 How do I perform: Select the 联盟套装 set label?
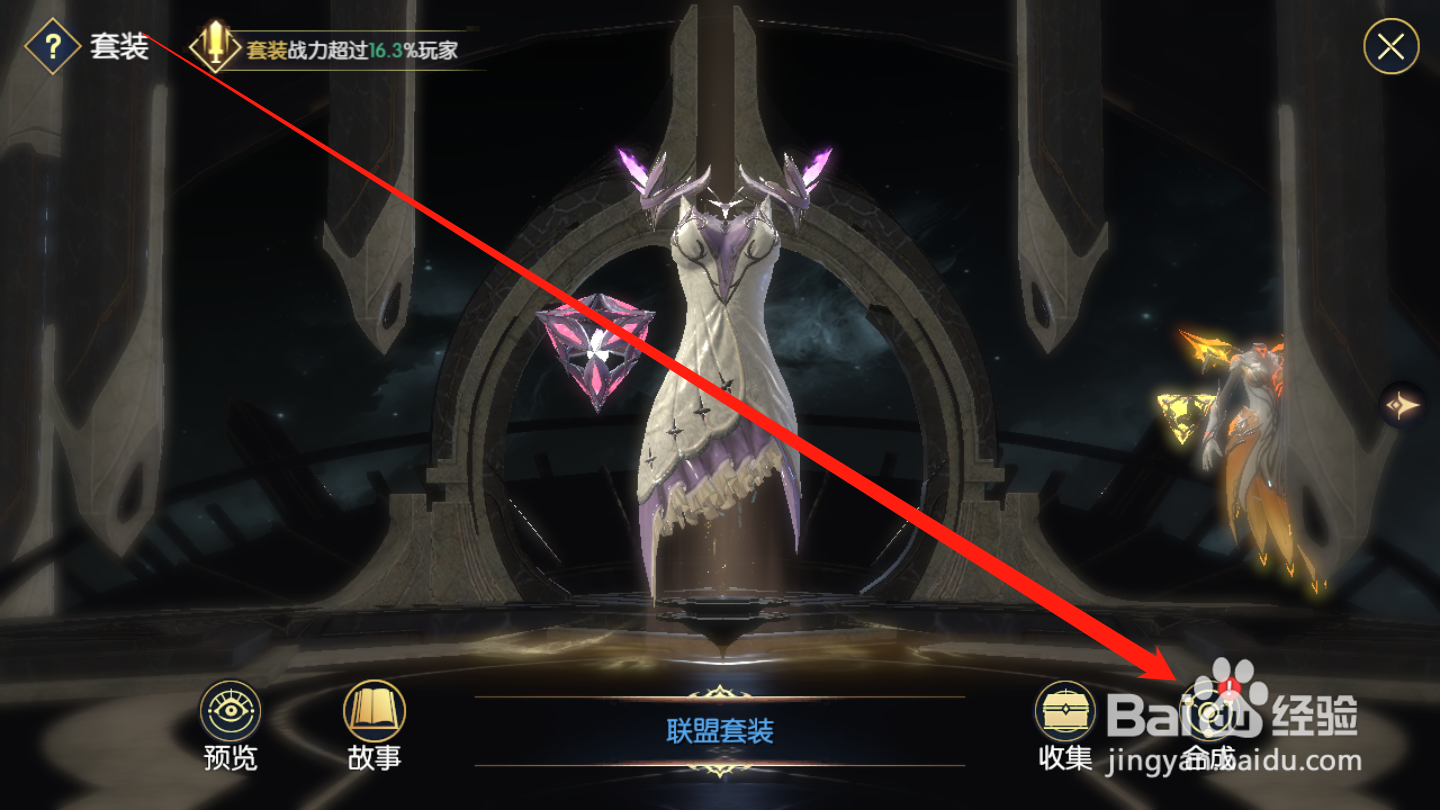pos(720,728)
